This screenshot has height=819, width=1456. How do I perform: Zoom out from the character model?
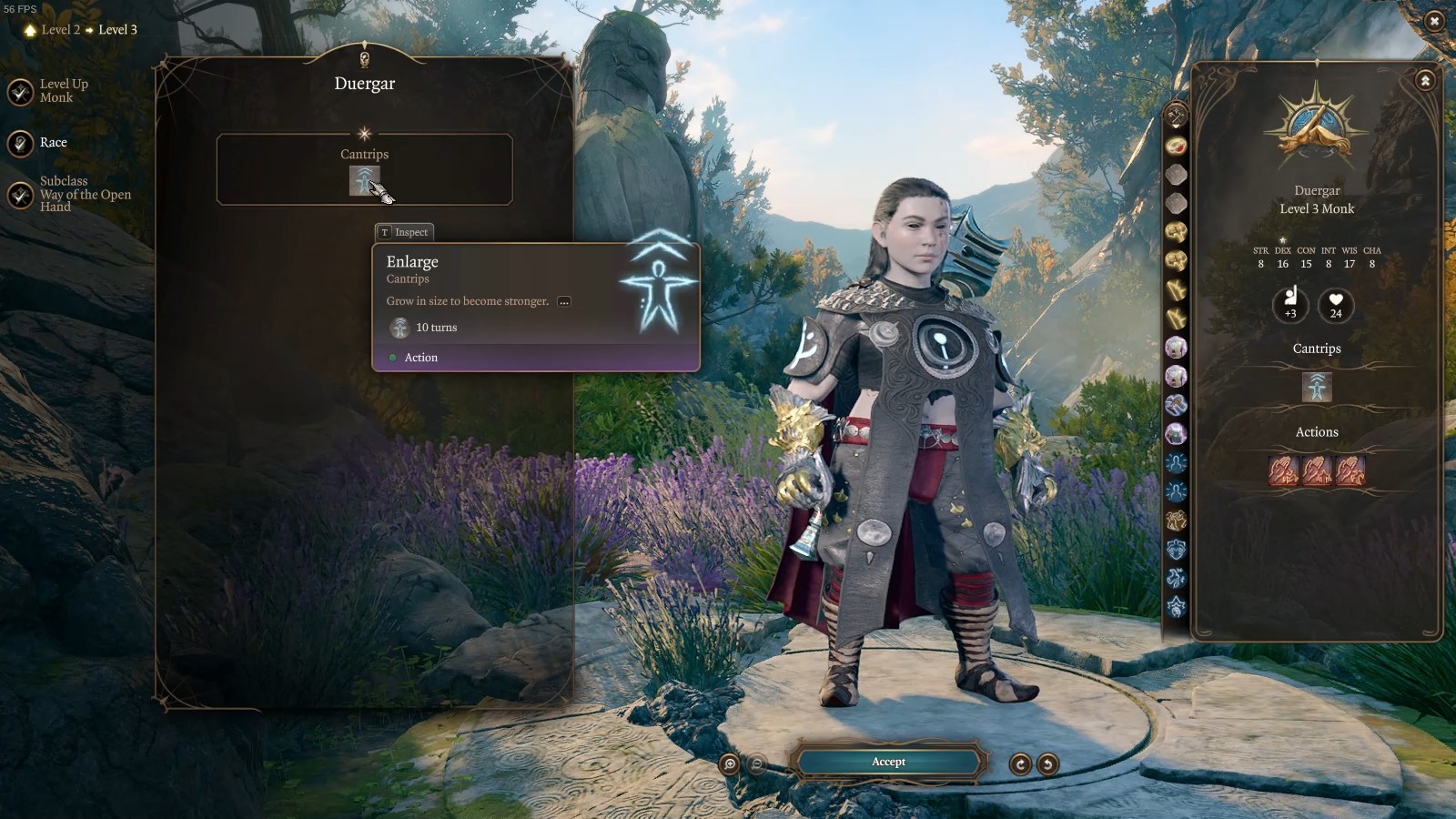756,764
